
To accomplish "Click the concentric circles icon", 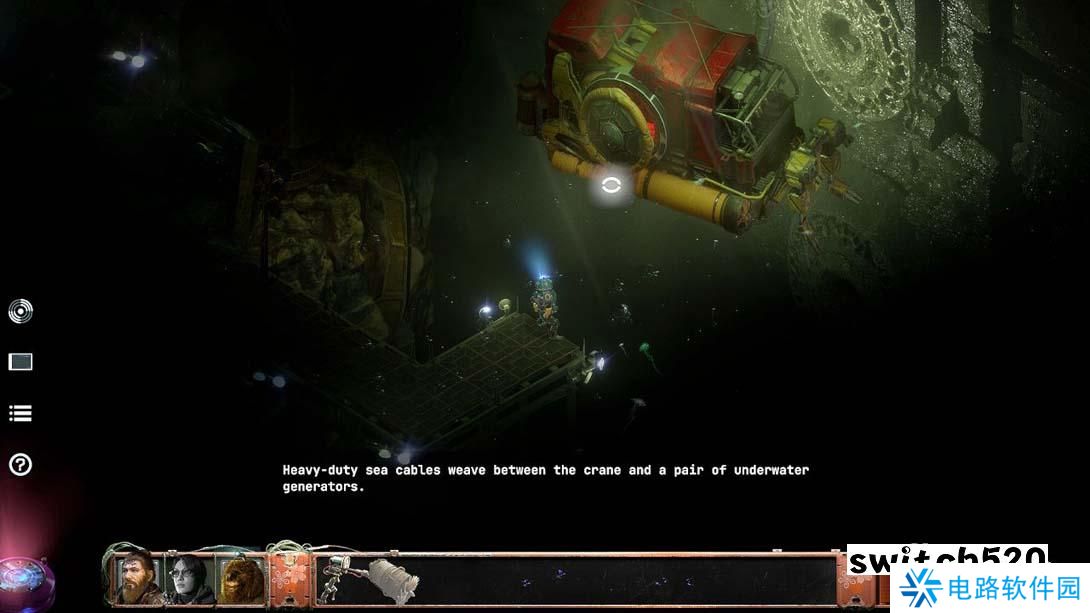I will 20,312.
